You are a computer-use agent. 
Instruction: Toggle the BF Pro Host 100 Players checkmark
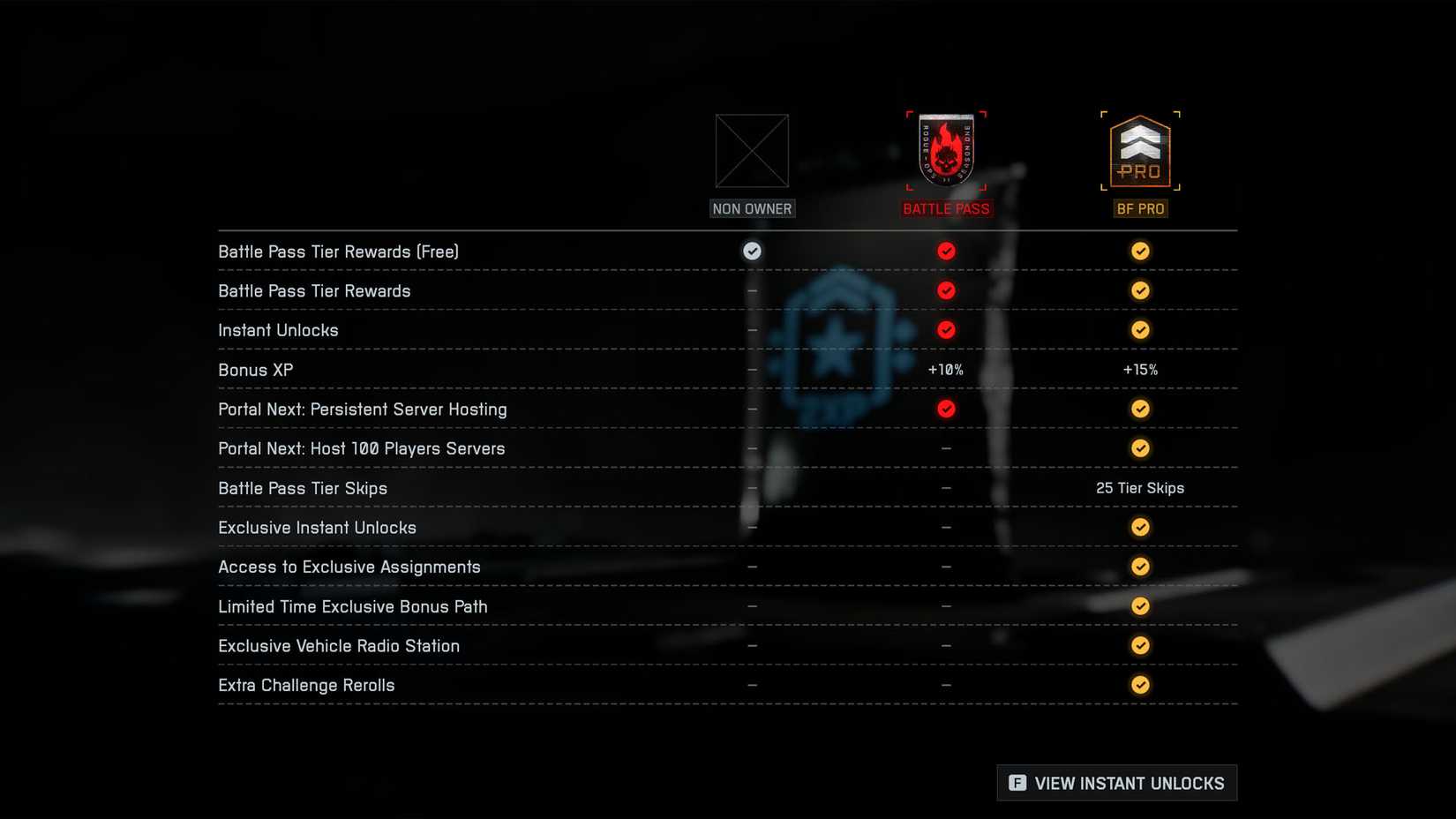[x=1140, y=447]
